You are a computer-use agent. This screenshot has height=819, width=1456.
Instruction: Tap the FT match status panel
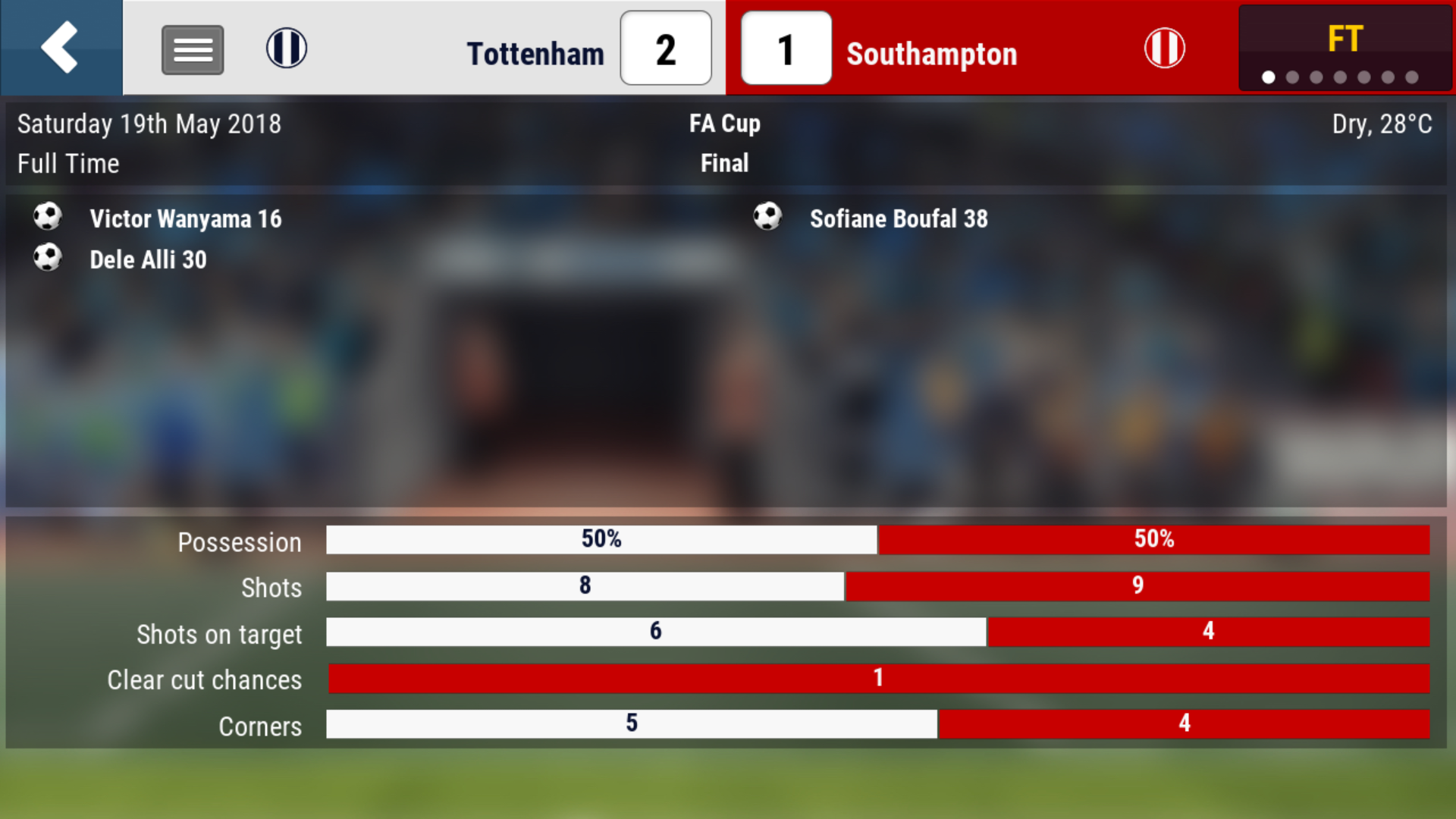tap(1345, 49)
